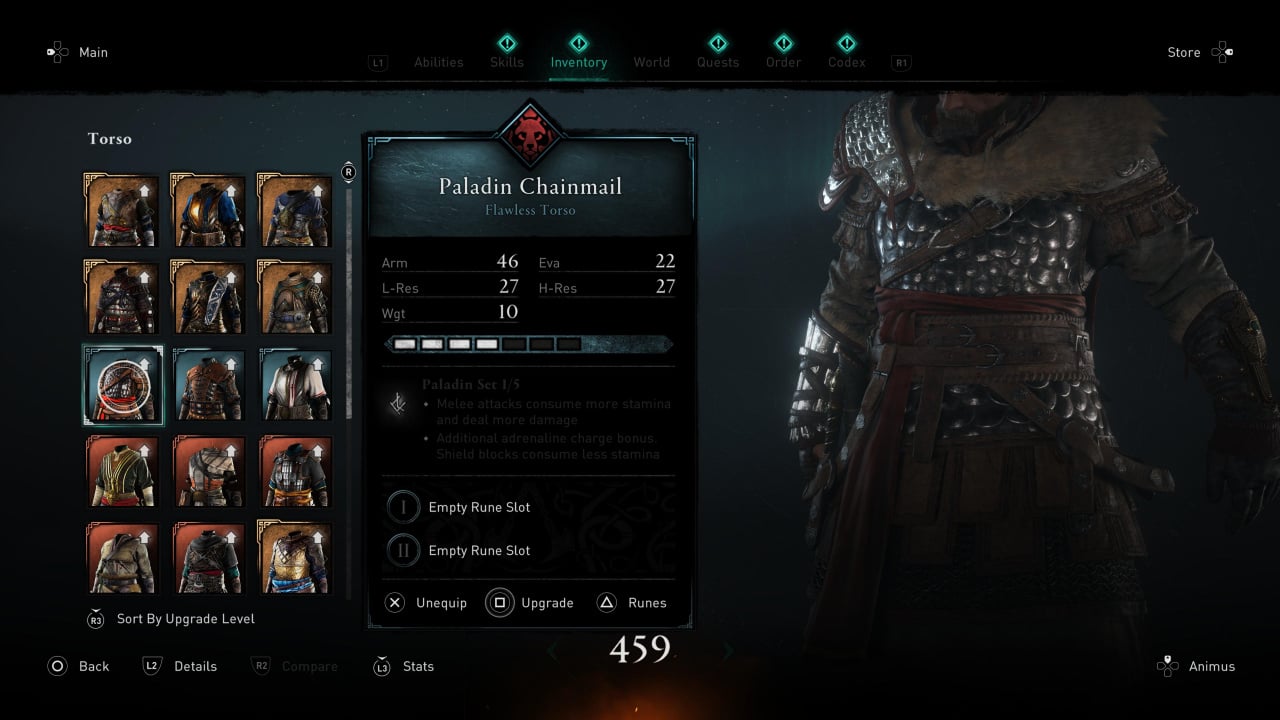Image resolution: width=1280 pixels, height=720 pixels.
Task: Select the equipped Paladin Chainmail slot
Action: (123, 385)
